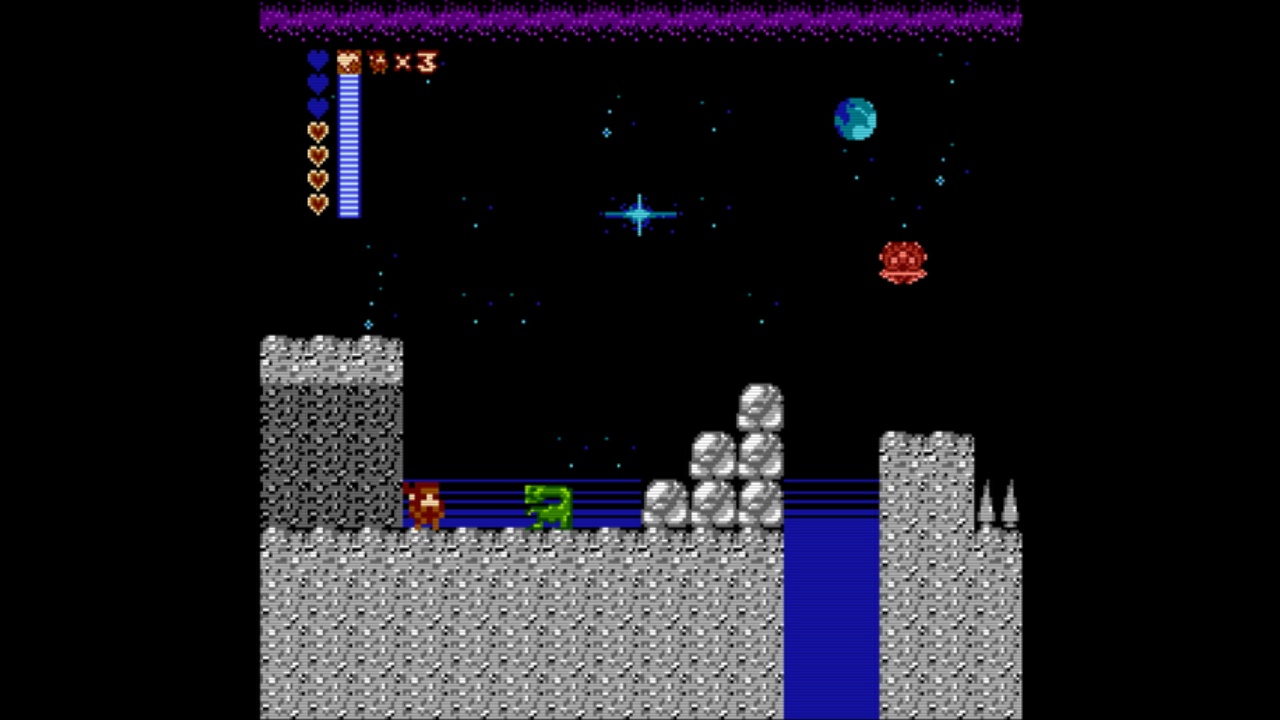Select the small bear lives icon in the HUD
The width and height of the screenshot is (1280, 720).
pyautogui.click(x=379, y=62)
